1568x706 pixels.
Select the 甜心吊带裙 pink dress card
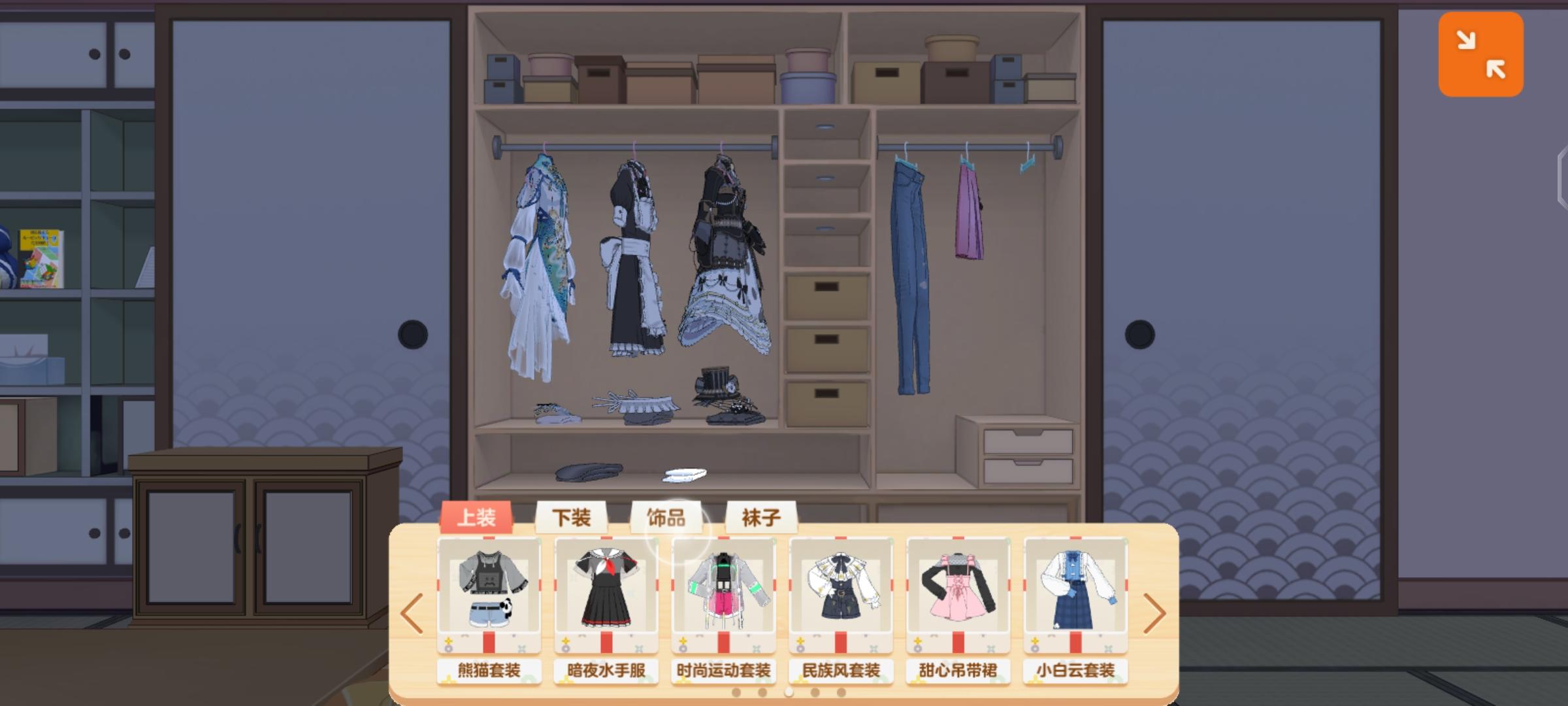958,592
